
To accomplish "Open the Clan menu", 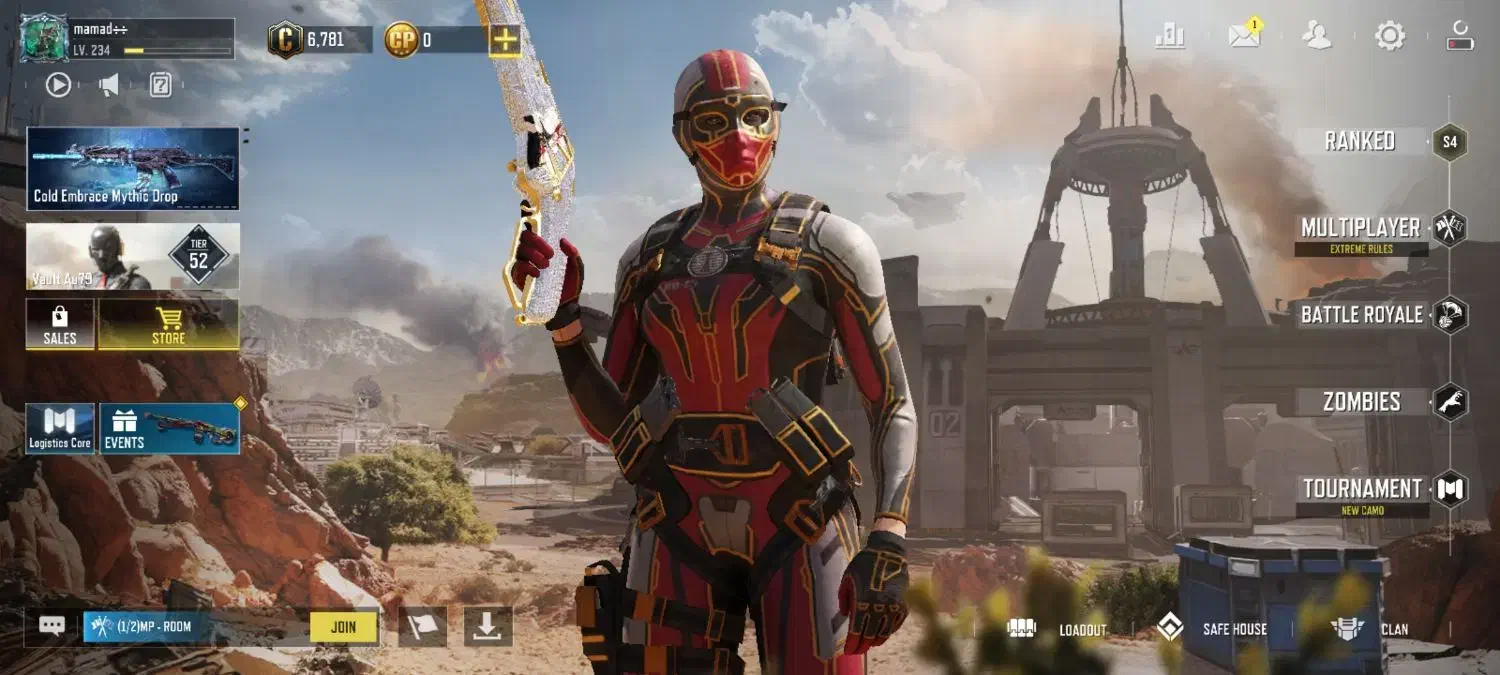I will 1370,629.
